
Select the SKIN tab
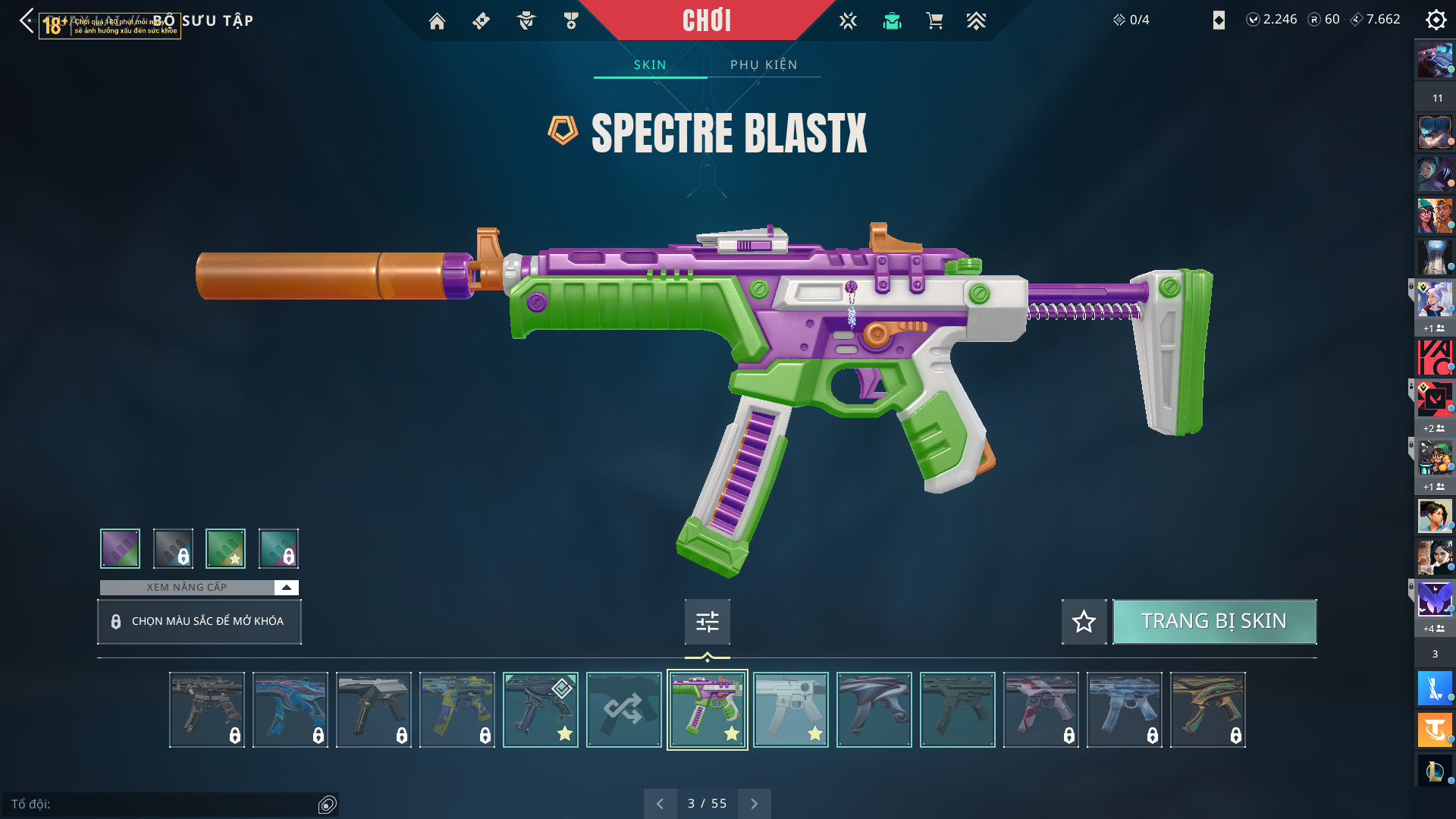coord(650,64)
